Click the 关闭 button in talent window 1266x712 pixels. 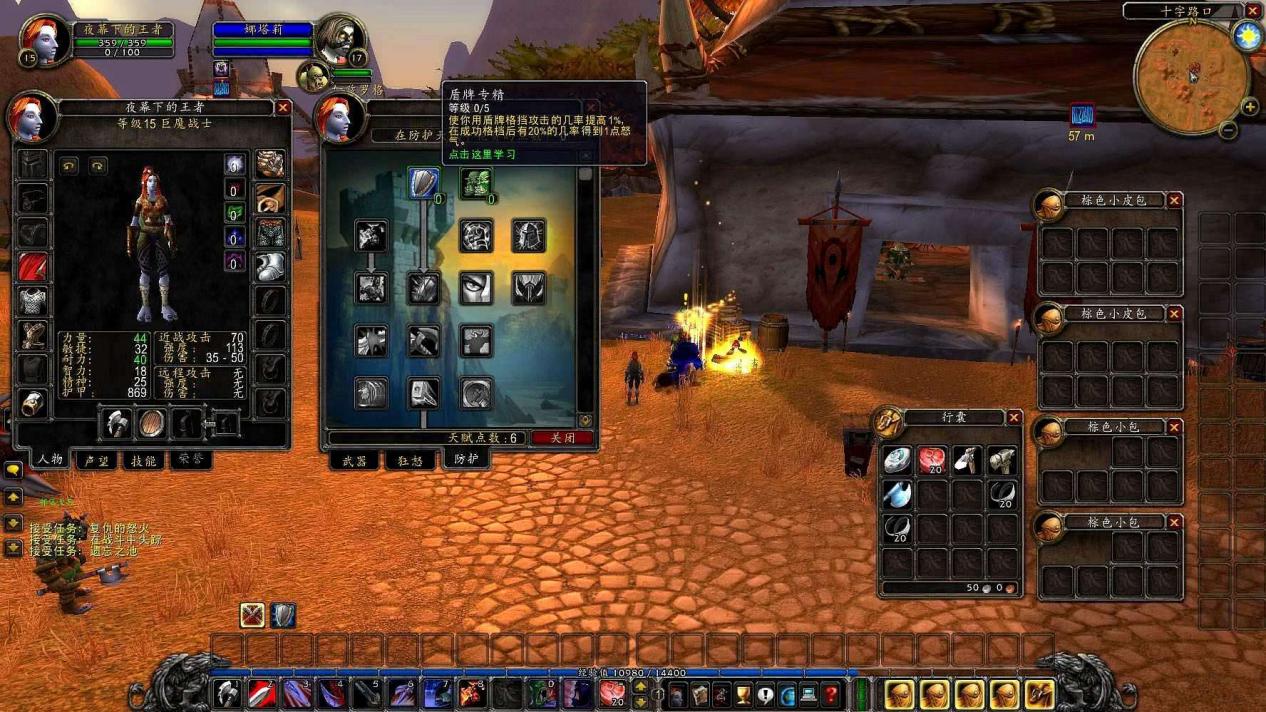[x=562, y=438]
